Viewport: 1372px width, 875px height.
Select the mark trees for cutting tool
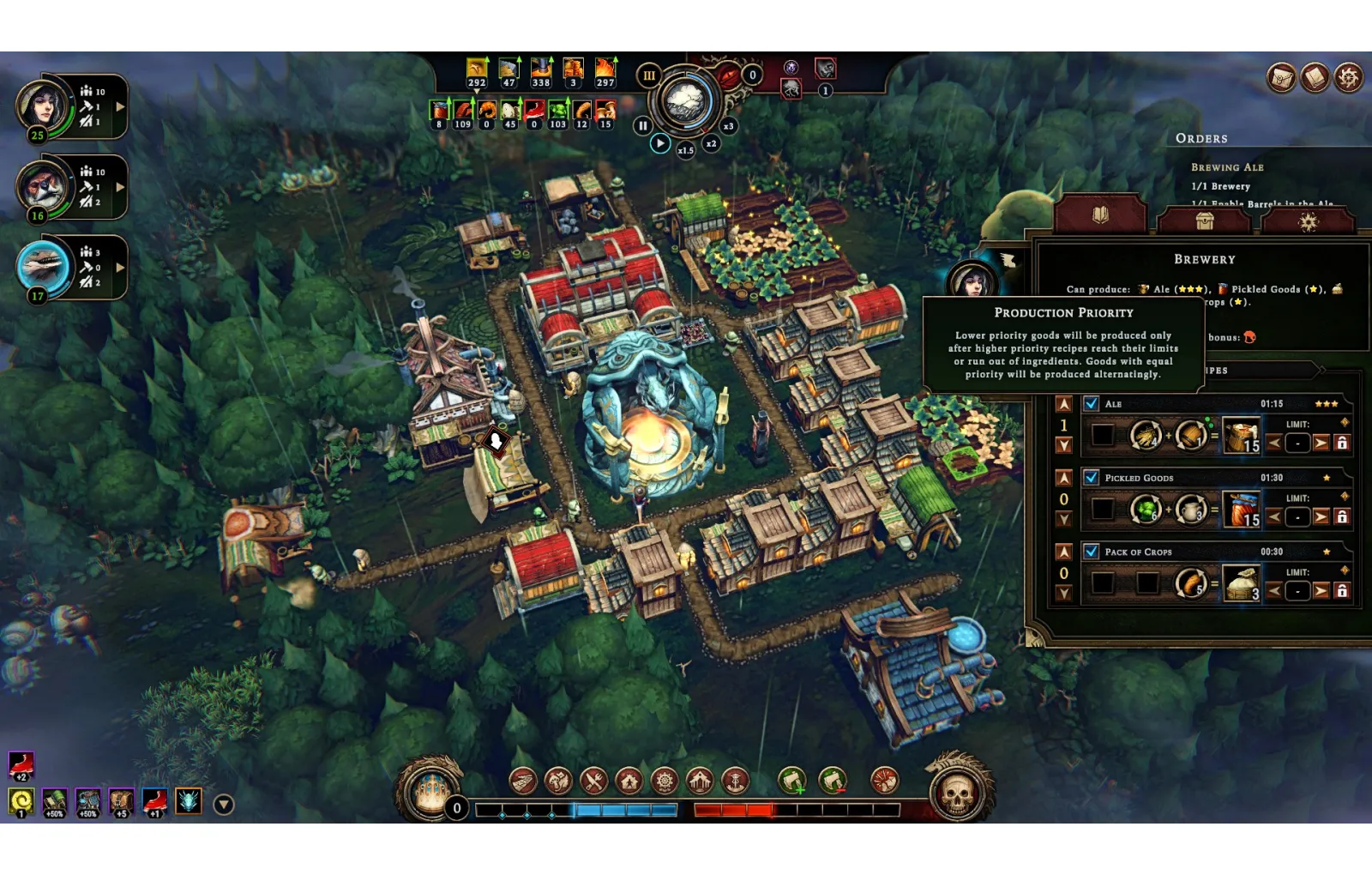click(792, 781)
